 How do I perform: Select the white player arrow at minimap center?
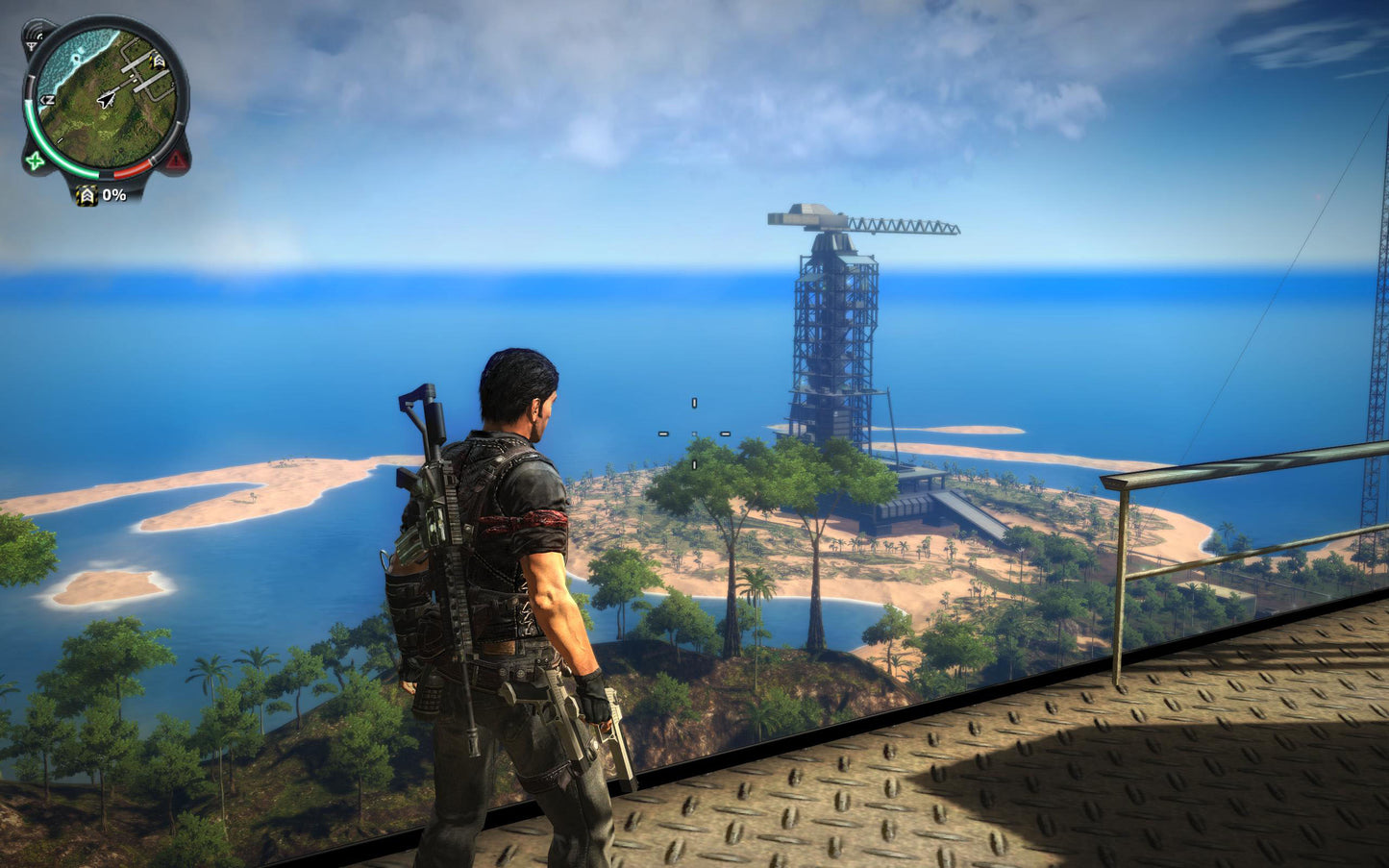[106, 99]
